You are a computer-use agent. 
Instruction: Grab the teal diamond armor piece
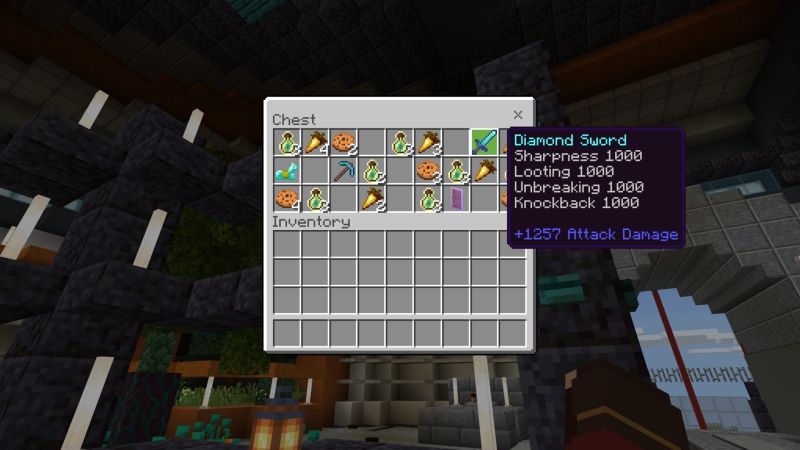click(288, 170)
